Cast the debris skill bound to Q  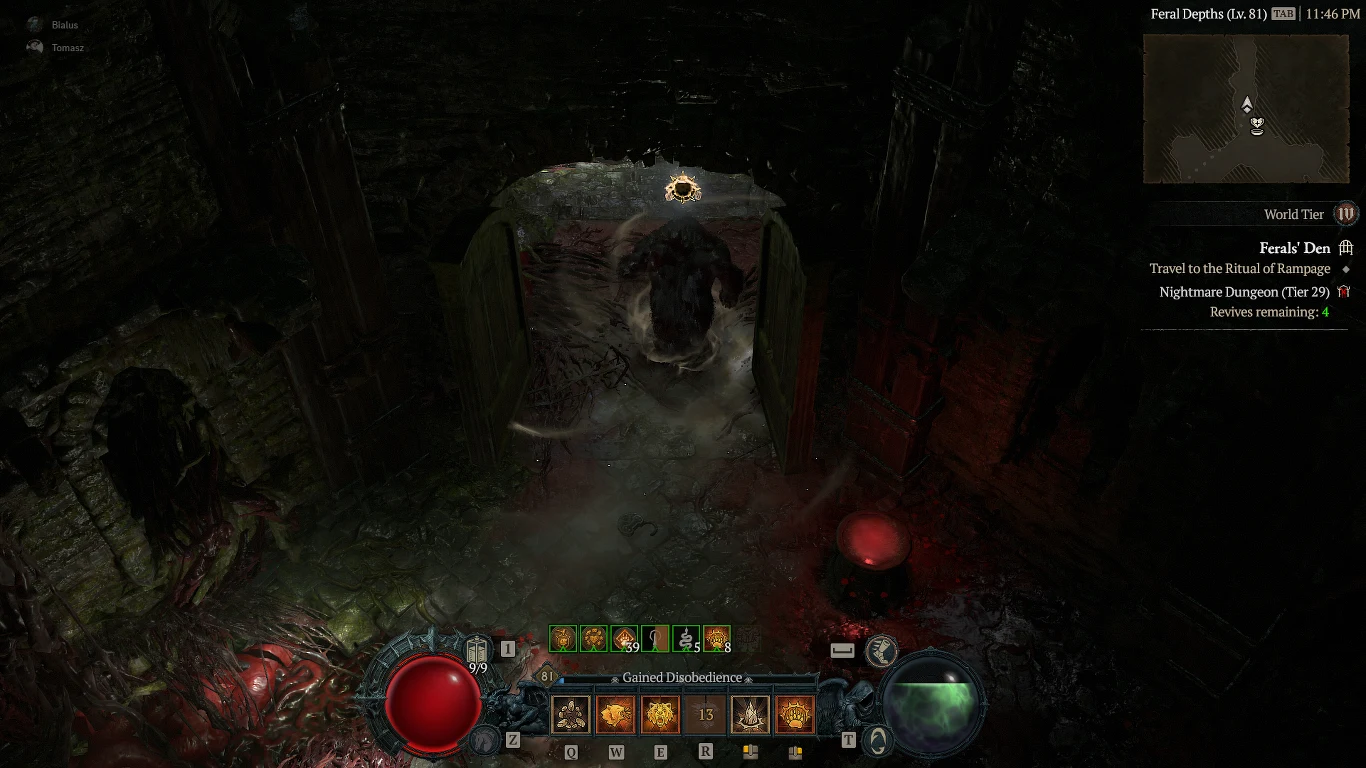pos(570,714)
